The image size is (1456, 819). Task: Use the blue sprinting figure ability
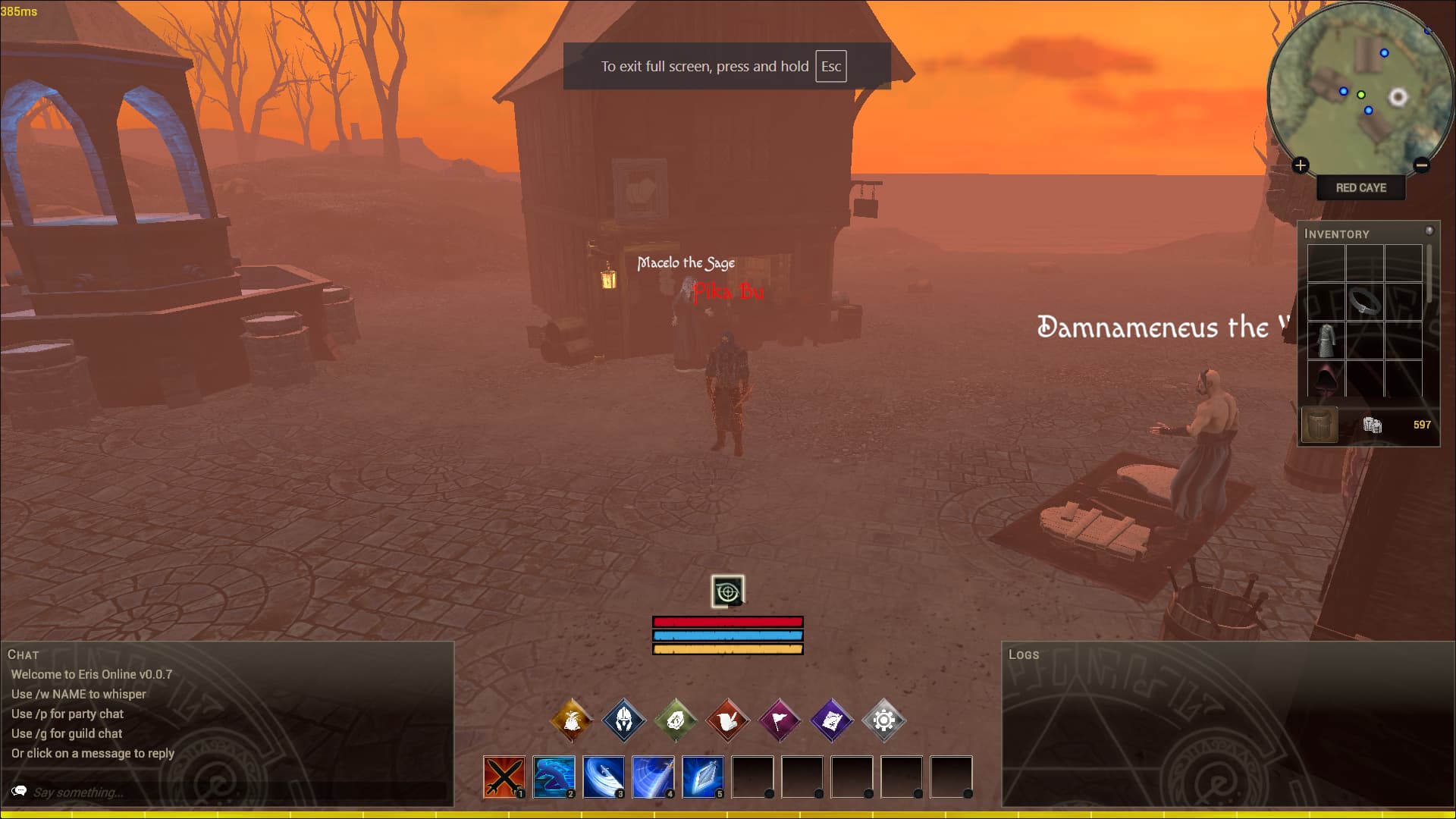point(554,777)
